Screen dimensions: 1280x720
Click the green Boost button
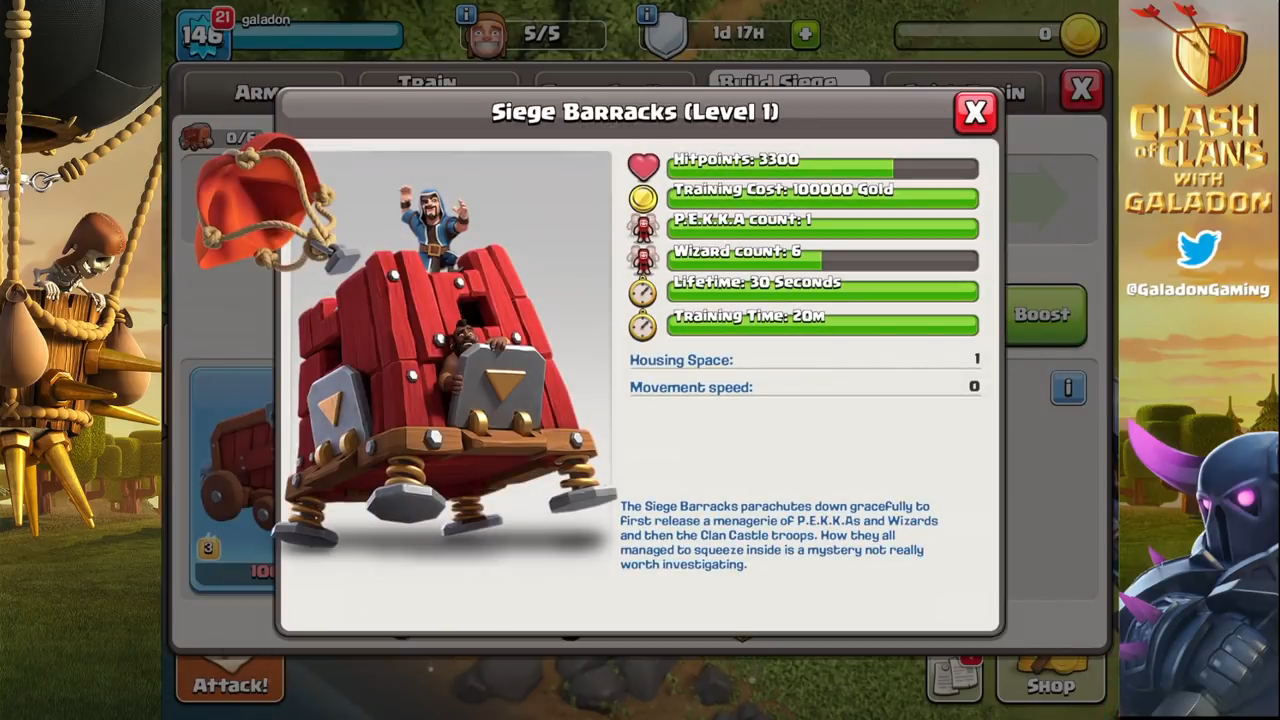[1043, 315]
